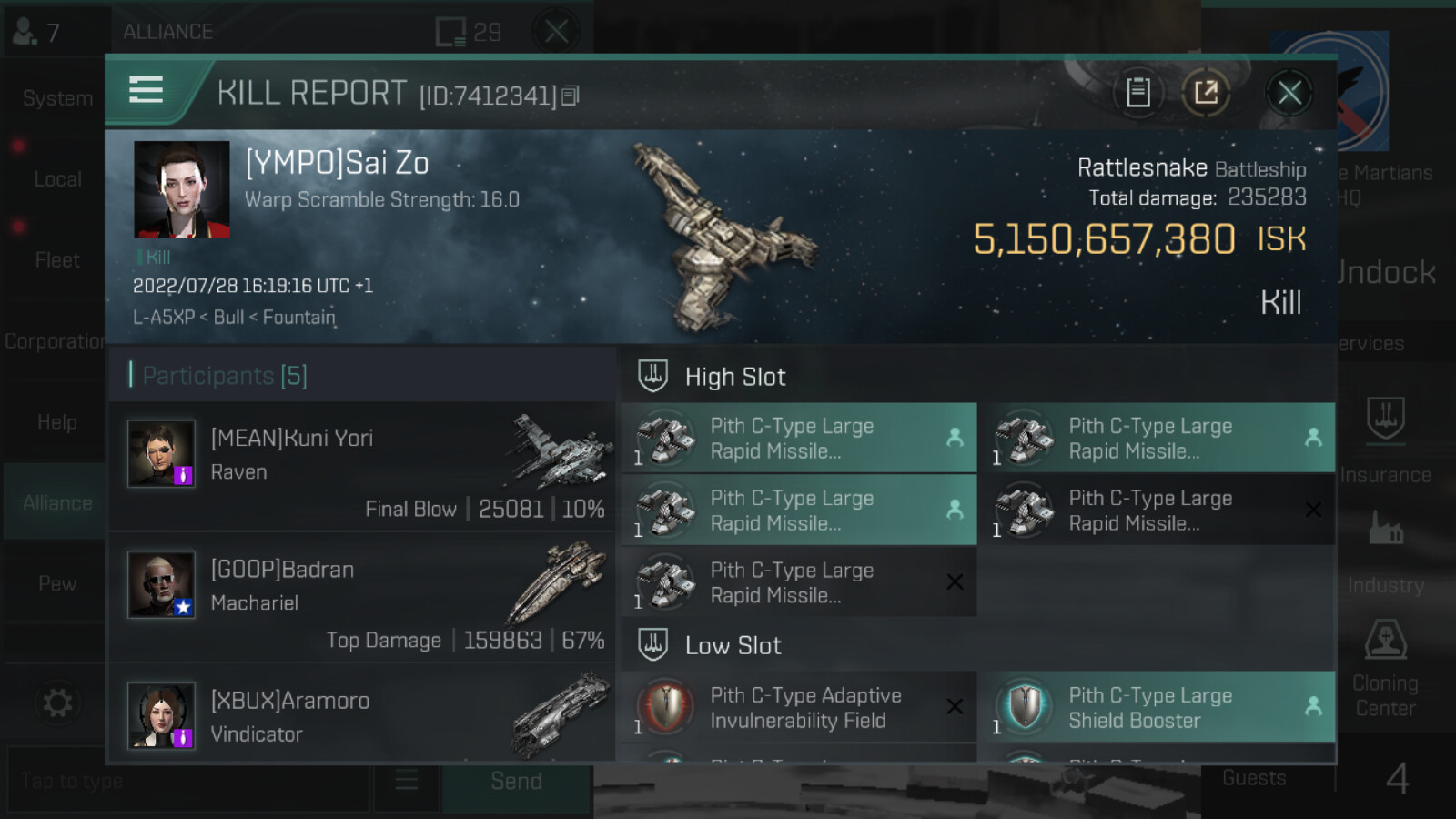Copy kill report via clipboard icon
The width and height of the screenshot is (1456, 819).
[1137, 93]
